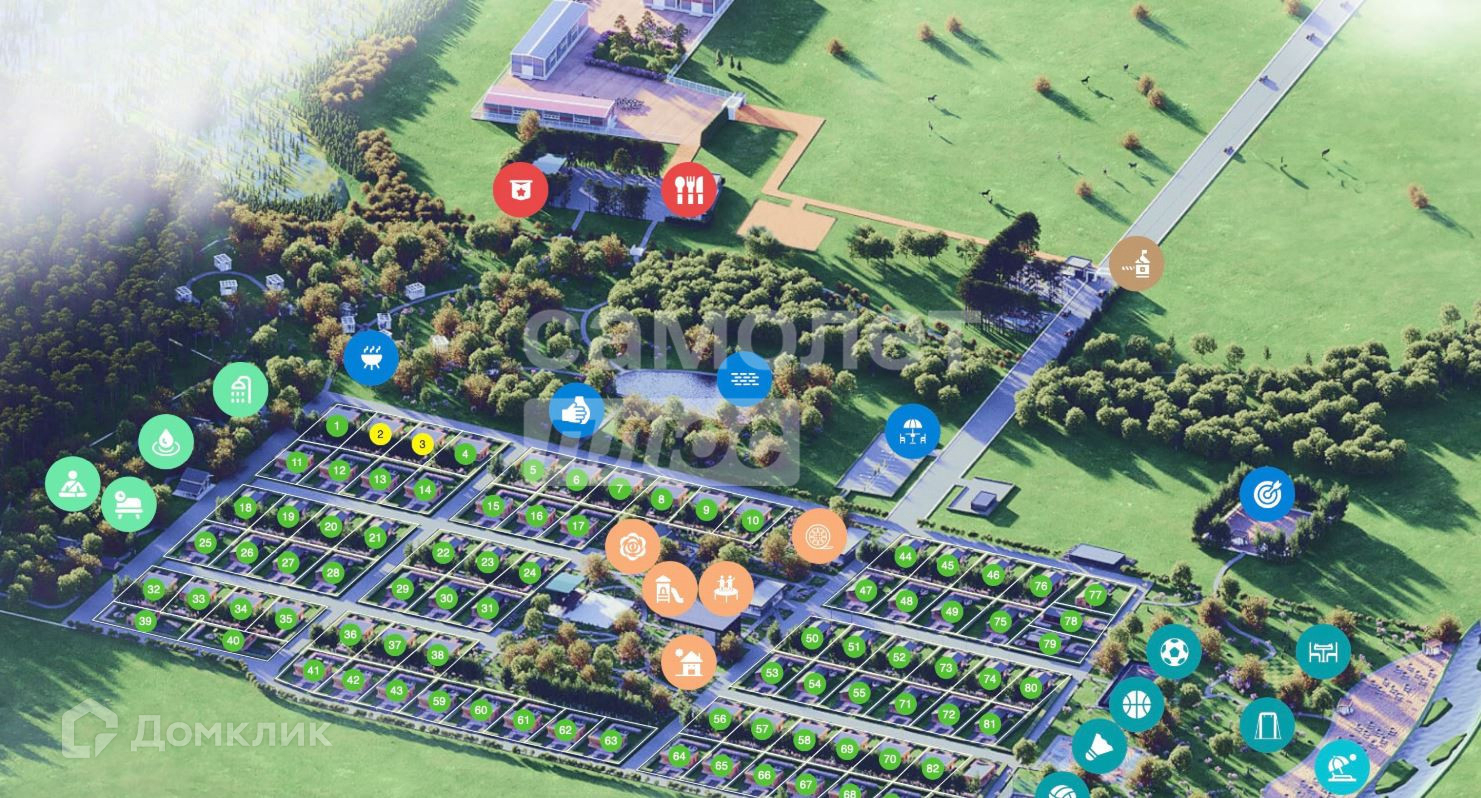Image resolution: width=1481 pixels, height=798 pixels.
Task: Select the blue barbecue grill marker
Action: (371, 357)
